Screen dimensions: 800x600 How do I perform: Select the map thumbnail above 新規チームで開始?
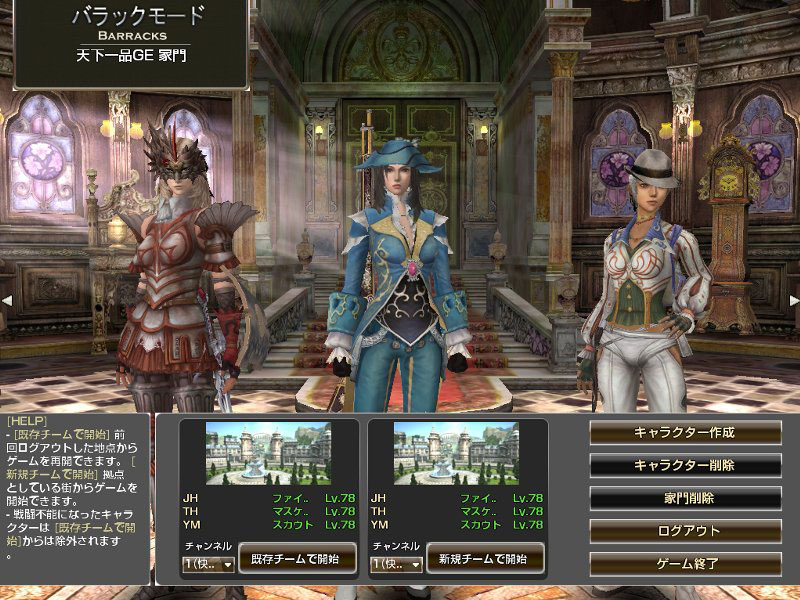pos(456,453)
